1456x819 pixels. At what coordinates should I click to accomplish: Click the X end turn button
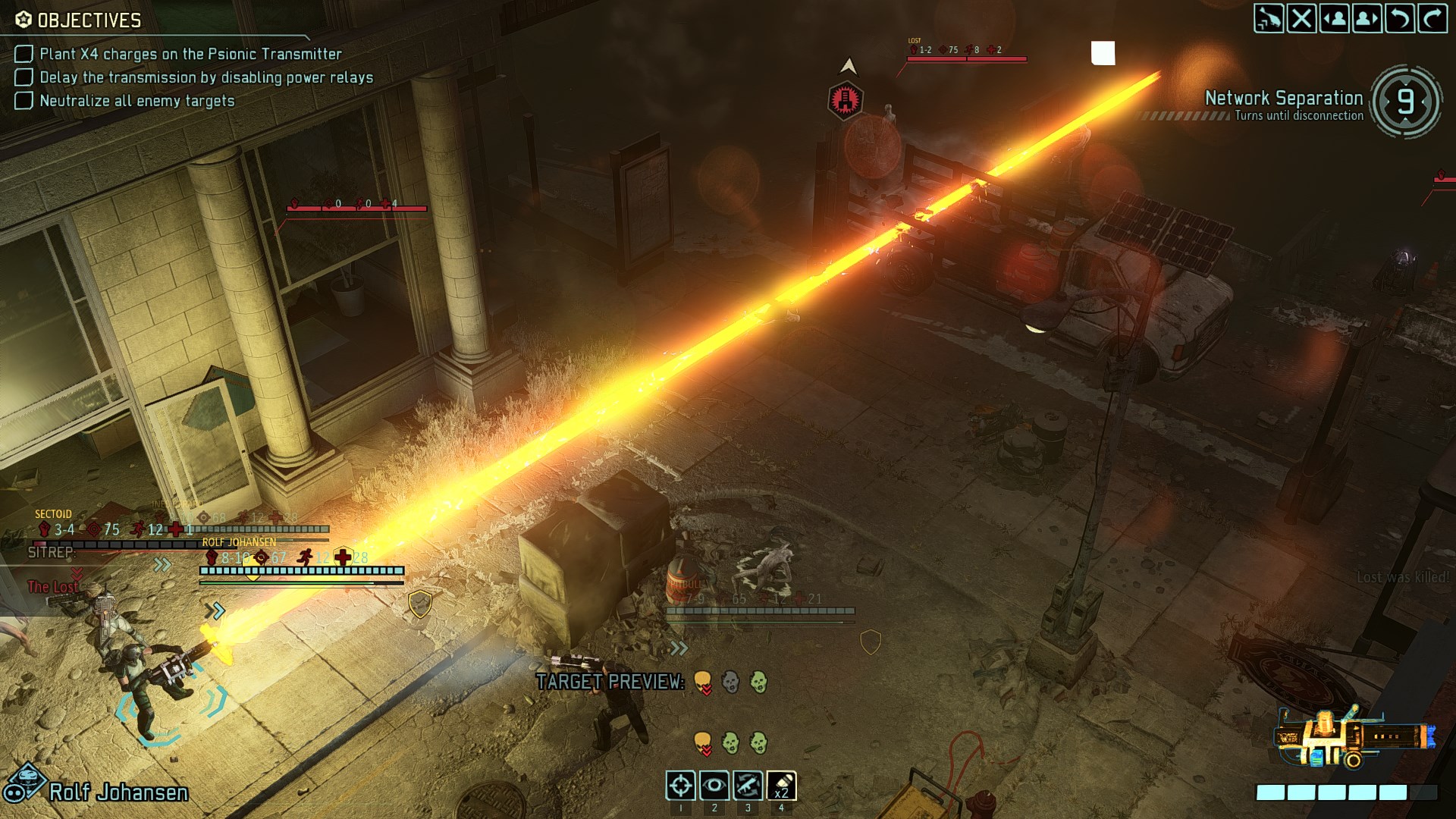coord(1301,18)
